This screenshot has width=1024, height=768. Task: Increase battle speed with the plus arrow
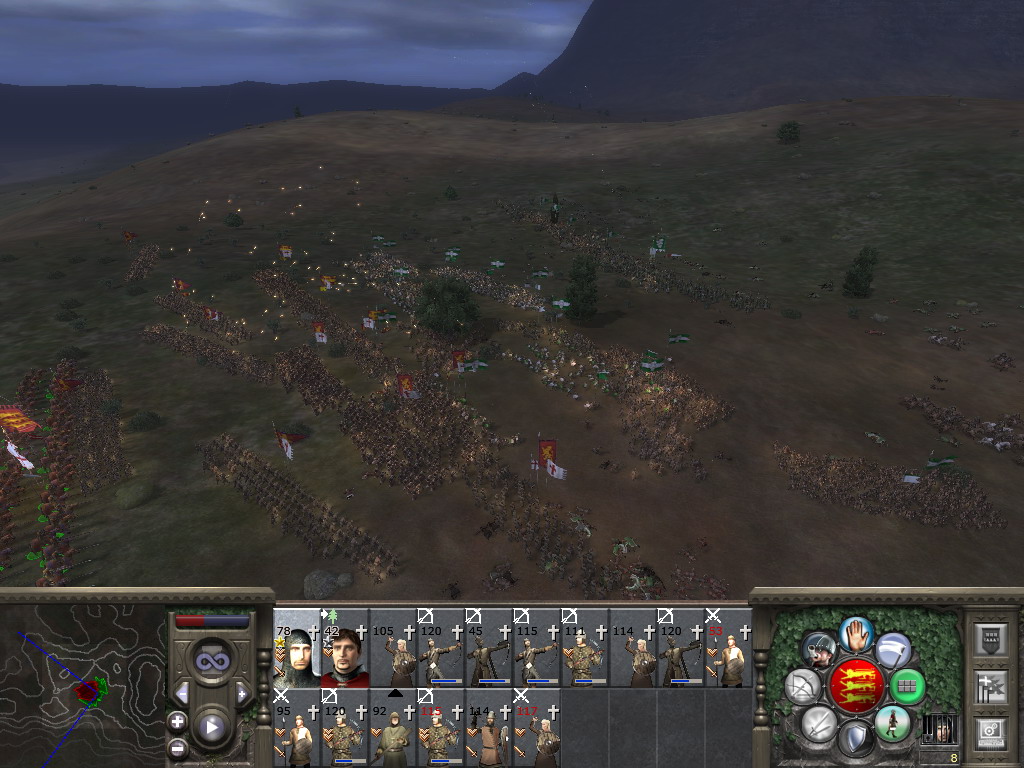pos(241,693)
